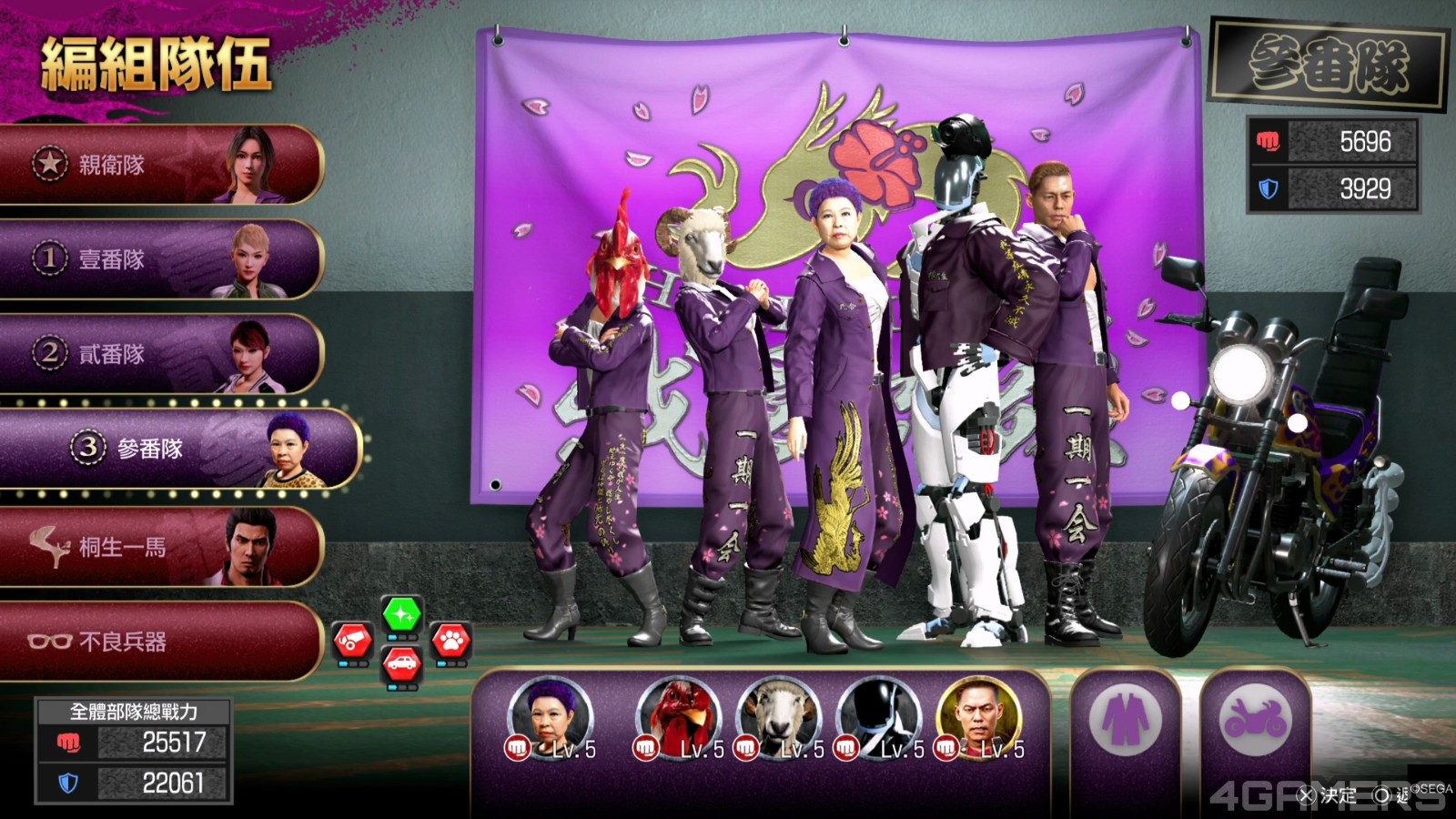Choose the red car hexagon icon
Viewport: 1456px width, 819px height.
coord(401,664)
